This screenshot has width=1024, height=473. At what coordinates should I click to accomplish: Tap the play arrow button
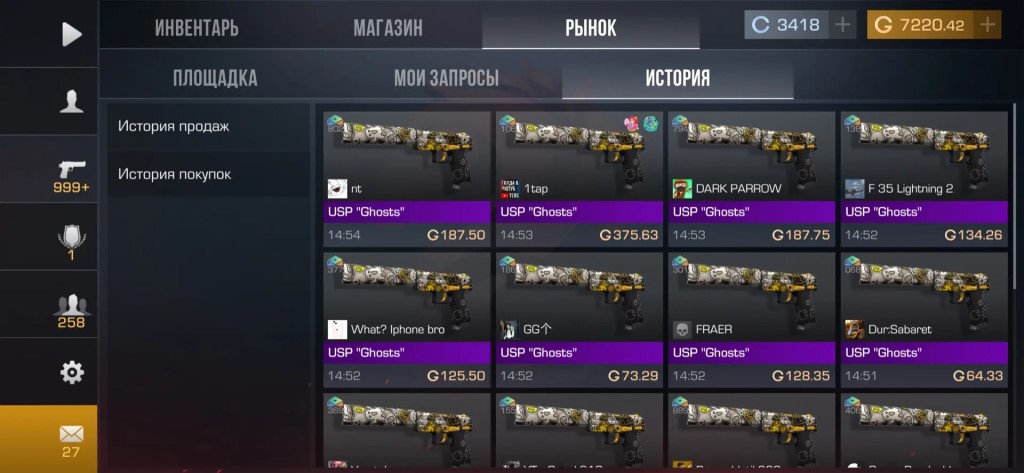71,34
